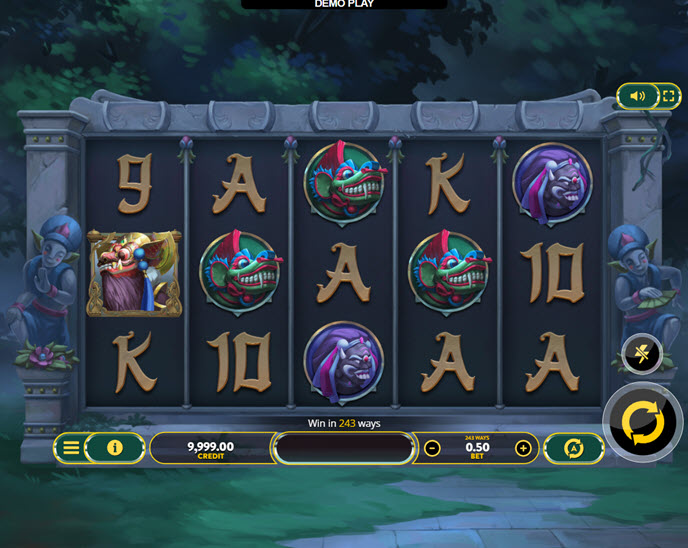
Task: Open the autoplay settings
Action: pos(574,448)
